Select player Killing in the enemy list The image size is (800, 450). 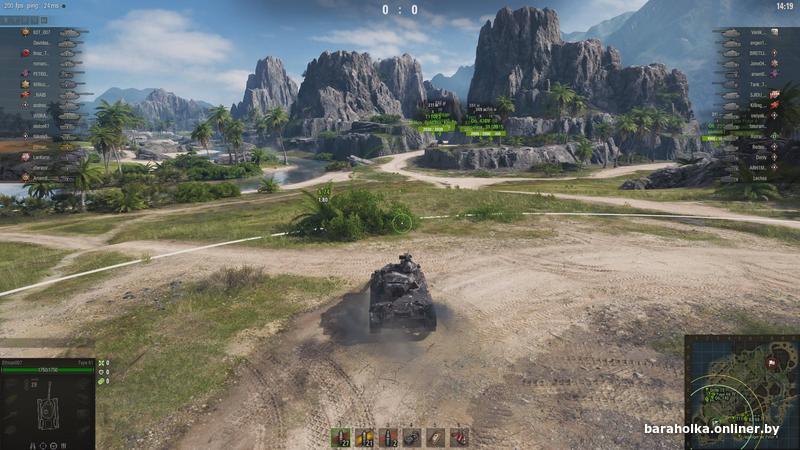757,105
